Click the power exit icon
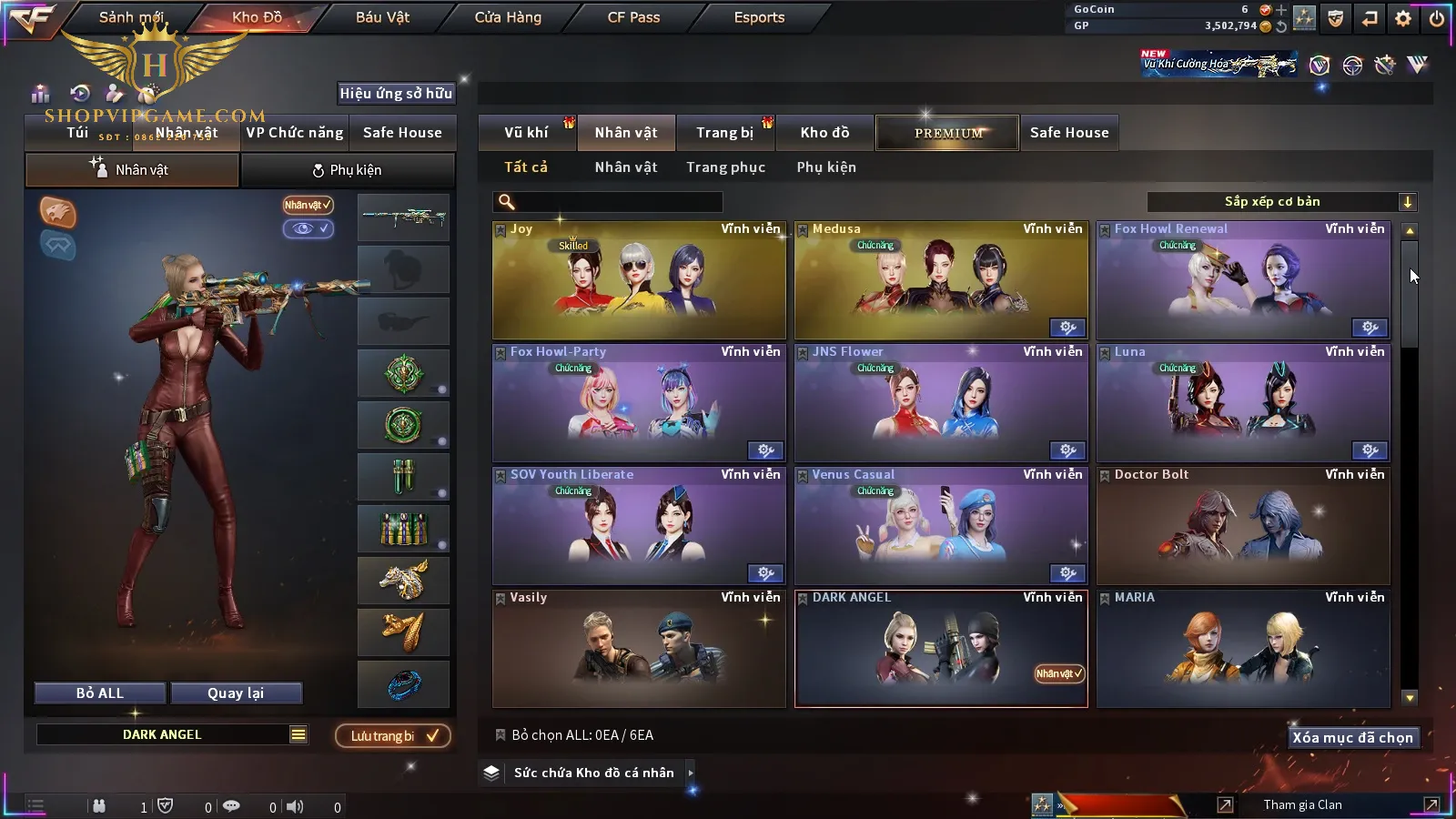The width and height of the screenshot is (1456, 819). pyautogui.click(x=1437, y=18)
